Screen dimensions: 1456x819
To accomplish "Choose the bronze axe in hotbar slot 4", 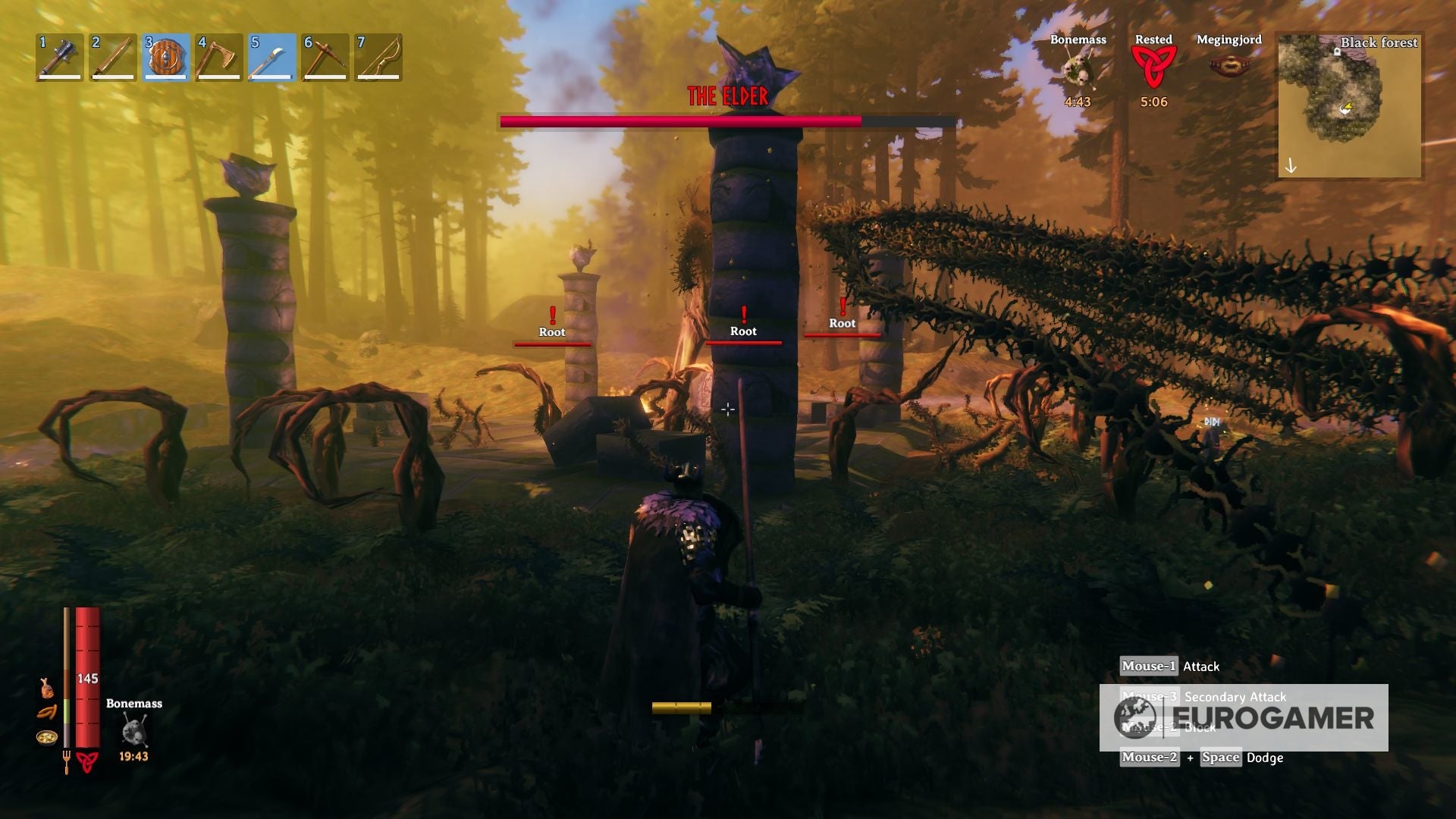I will pyautogui.click(x=219, y=57).
